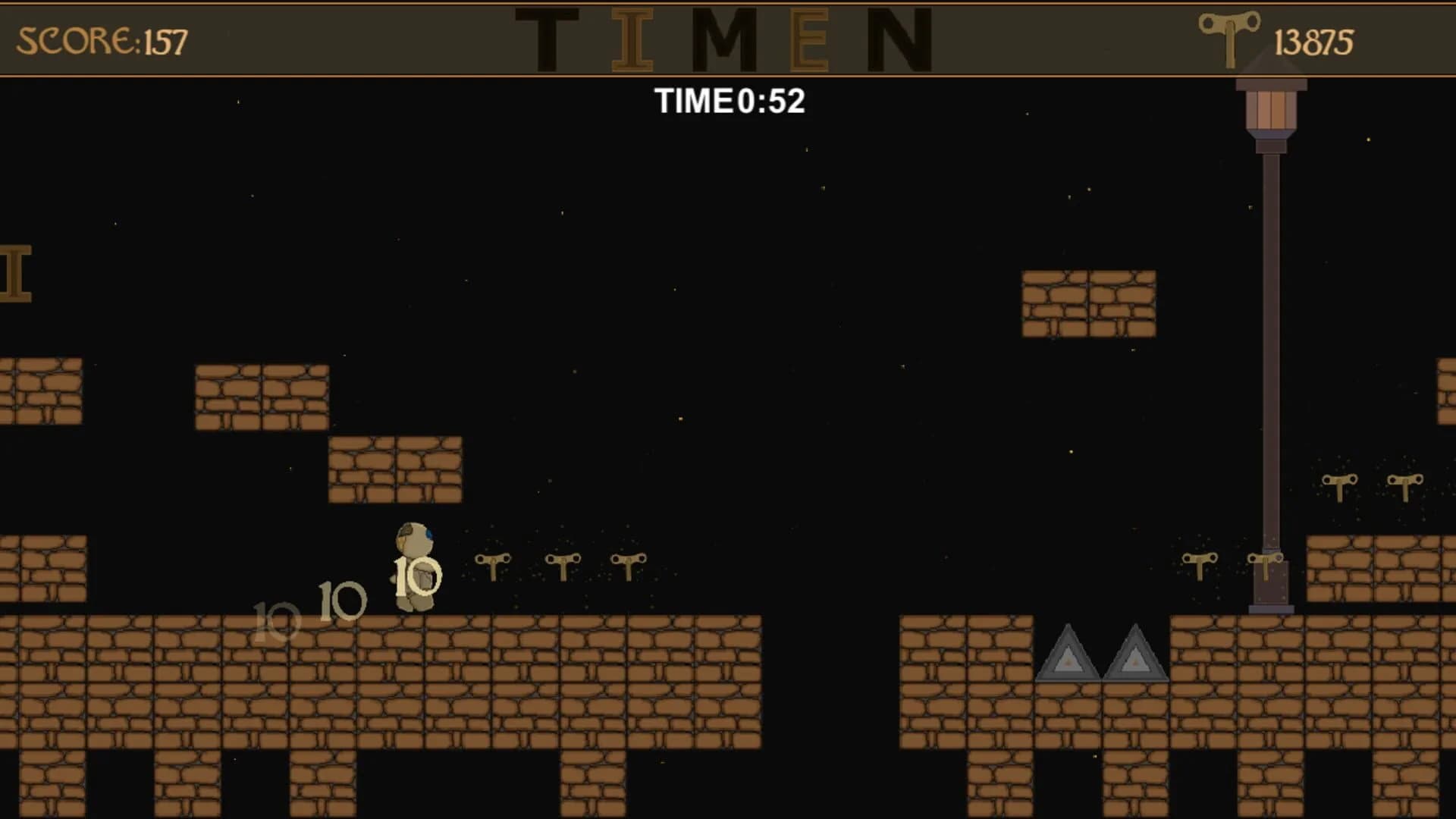Pick the clock key at top-right corner
This screenshot has height=819, width=1456.
click(1407, 485)
